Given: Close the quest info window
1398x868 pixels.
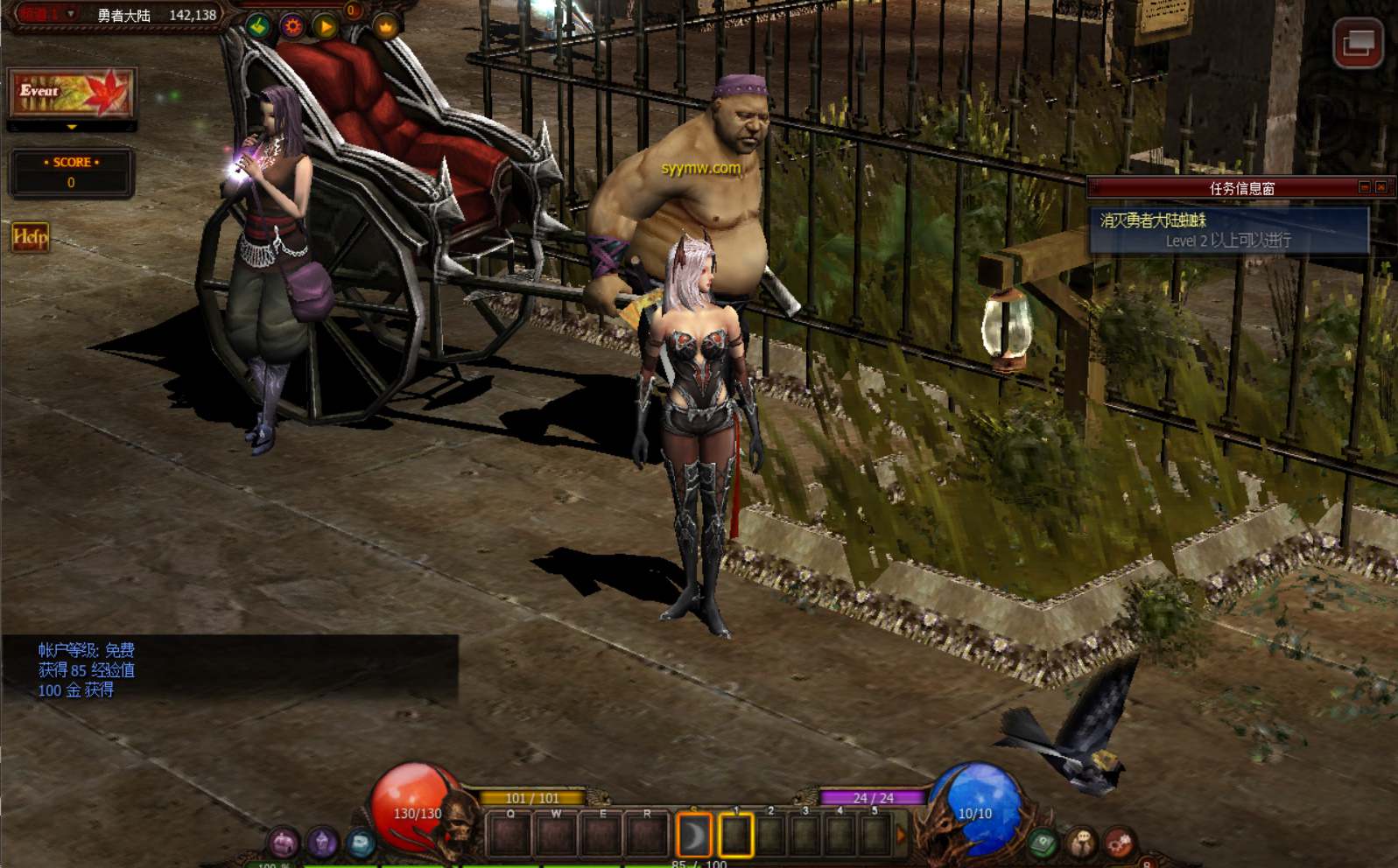Looking at the screenshot, I should pos(1381,187).
